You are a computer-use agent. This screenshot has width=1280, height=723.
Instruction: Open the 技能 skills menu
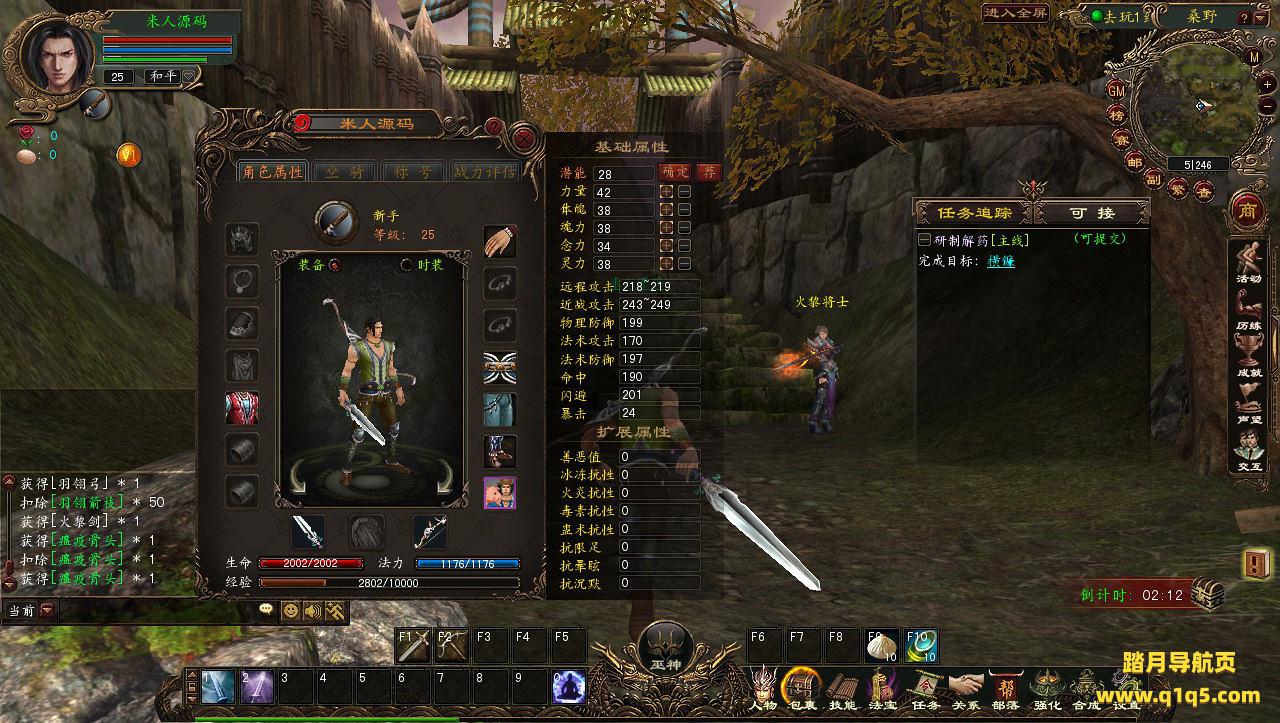tap(842, 688)
